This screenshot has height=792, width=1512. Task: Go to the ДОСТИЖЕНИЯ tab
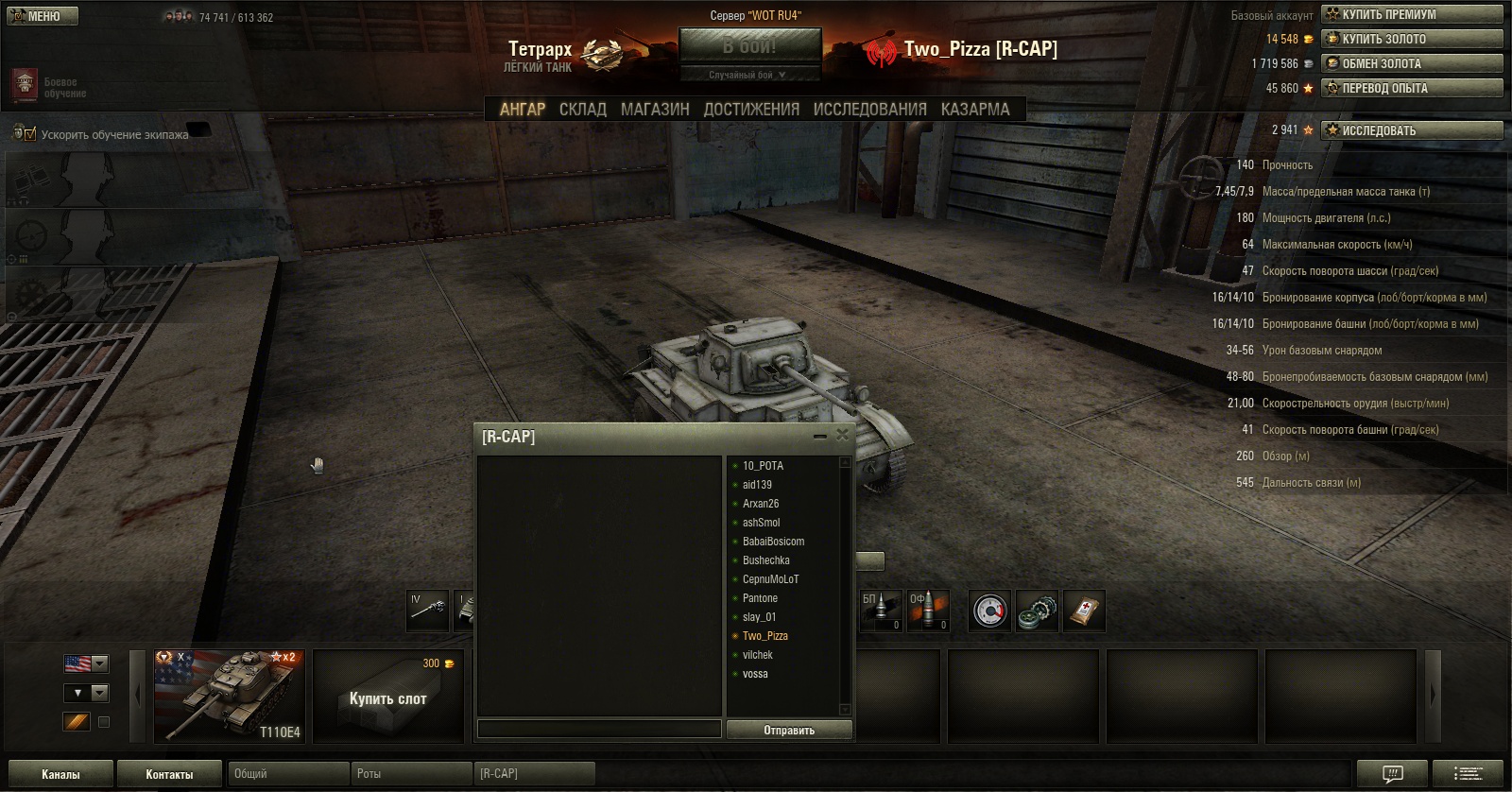(x=751, y=110)
